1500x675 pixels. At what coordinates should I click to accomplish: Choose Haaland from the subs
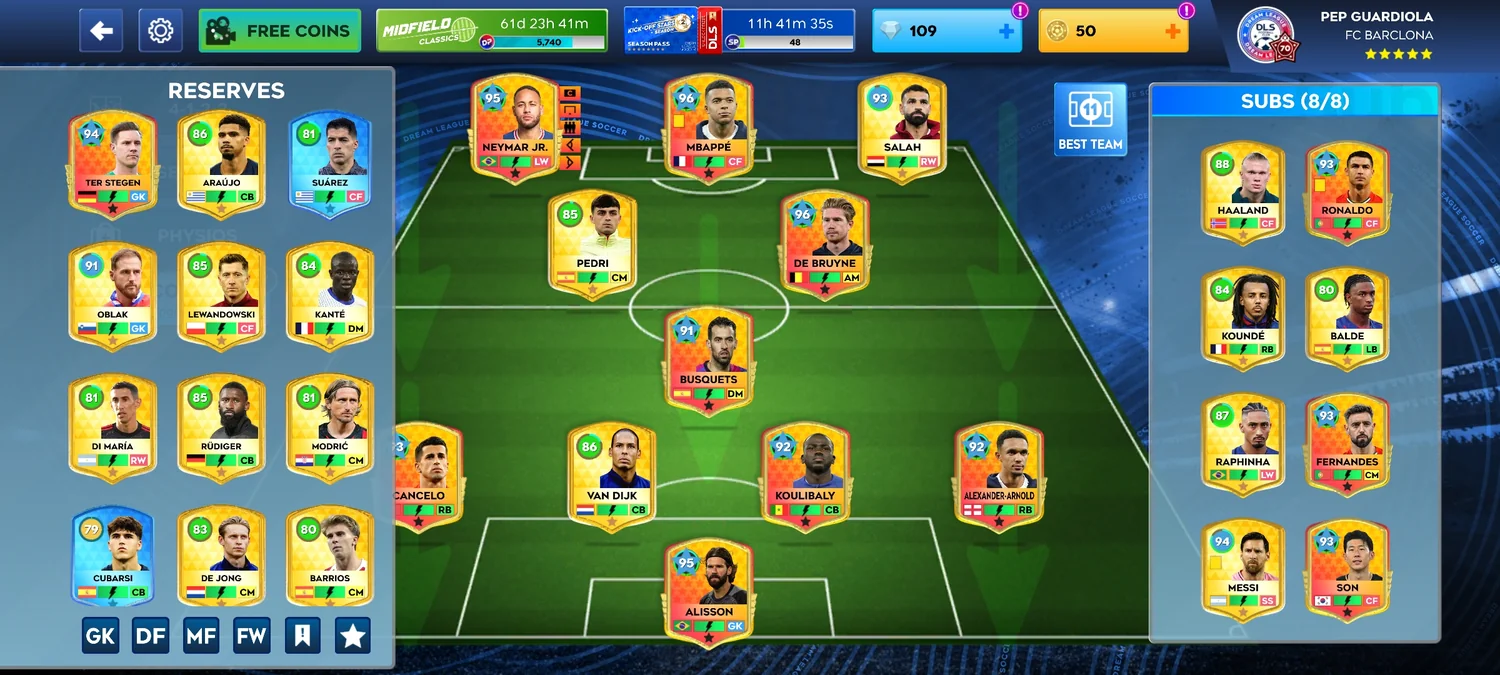1243,191
